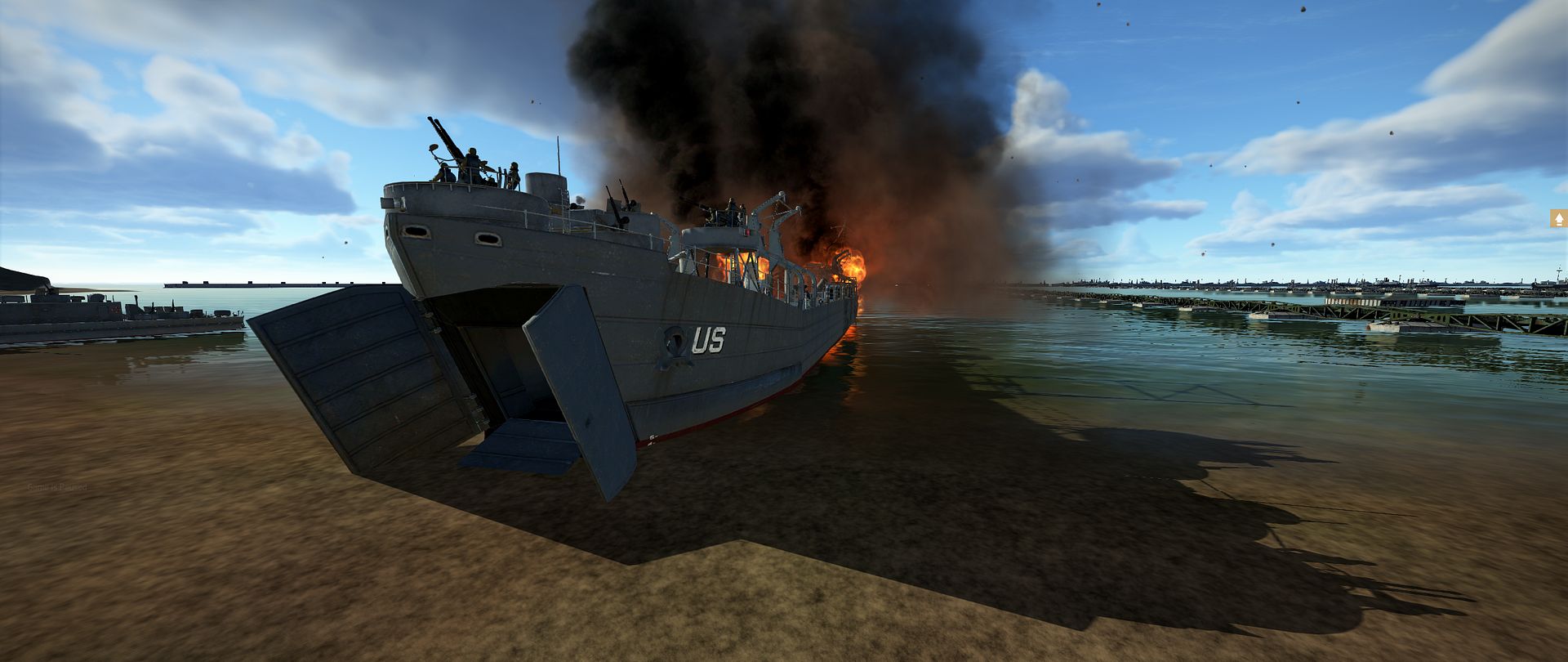This screenshot has width=1568, height=662.
Task: Click the orange up-arrow button
Action: pyautogui.click(x=1558, y=219)
